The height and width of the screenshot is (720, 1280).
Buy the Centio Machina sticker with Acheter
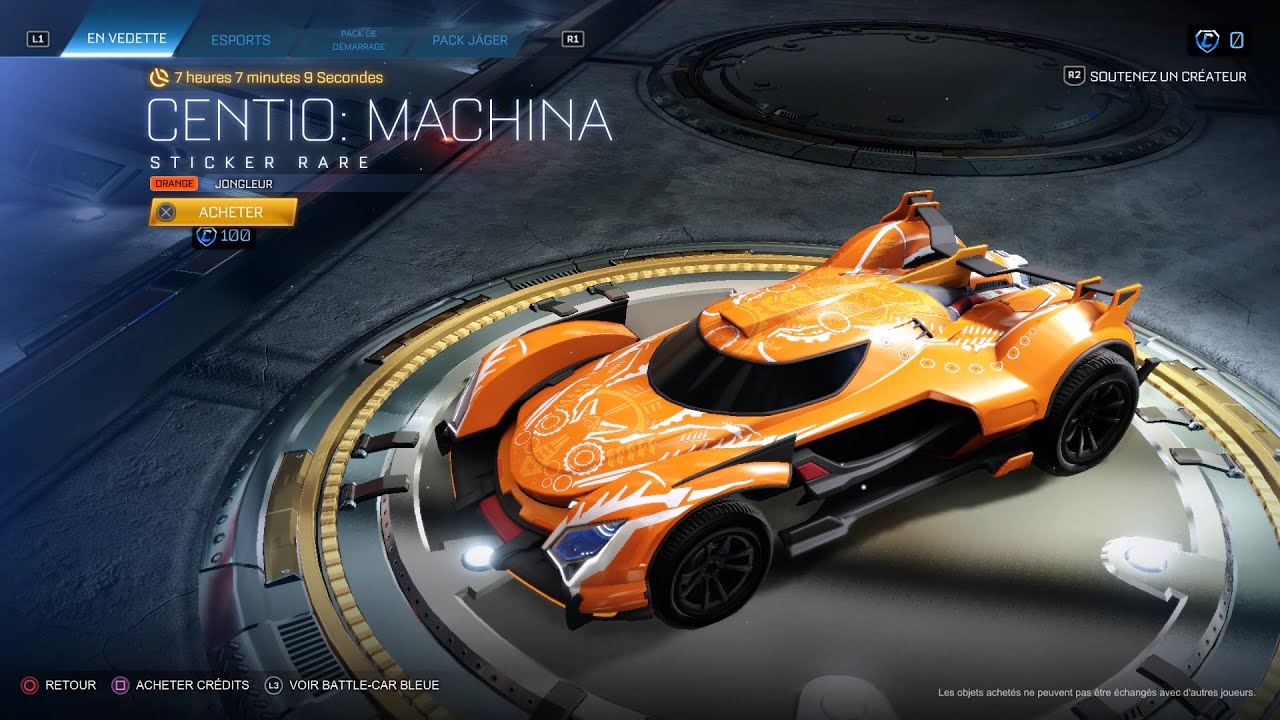[223, 212]
